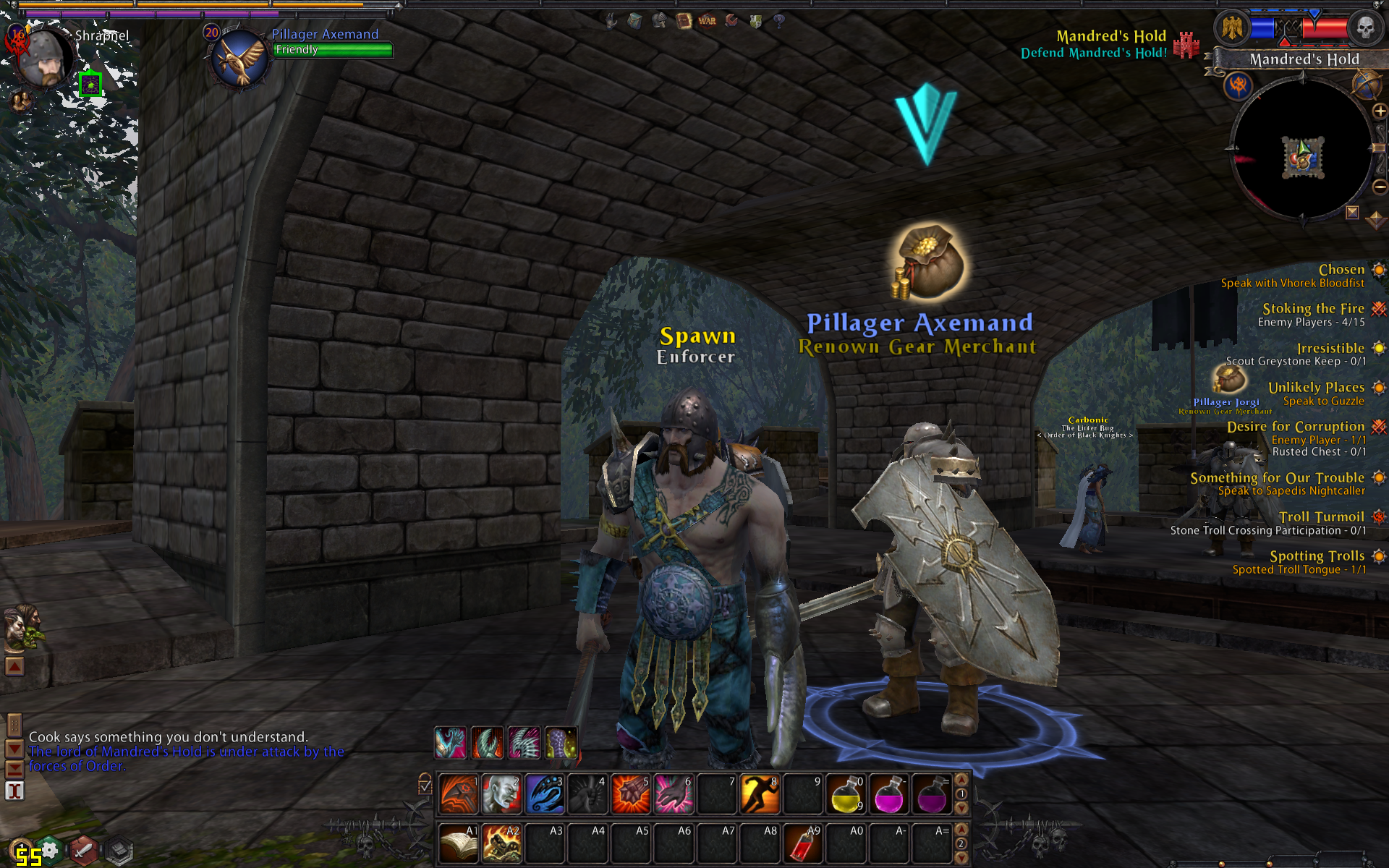Click the WAR logo menu icon
The image size is (1389, 868).
click(x=708, y=21)
